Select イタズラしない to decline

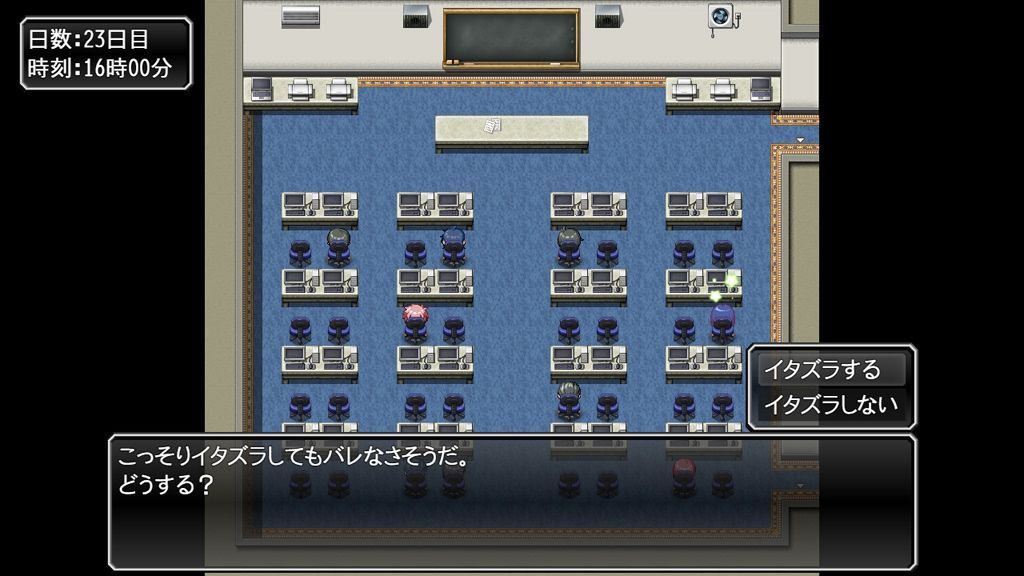(830, 406)
